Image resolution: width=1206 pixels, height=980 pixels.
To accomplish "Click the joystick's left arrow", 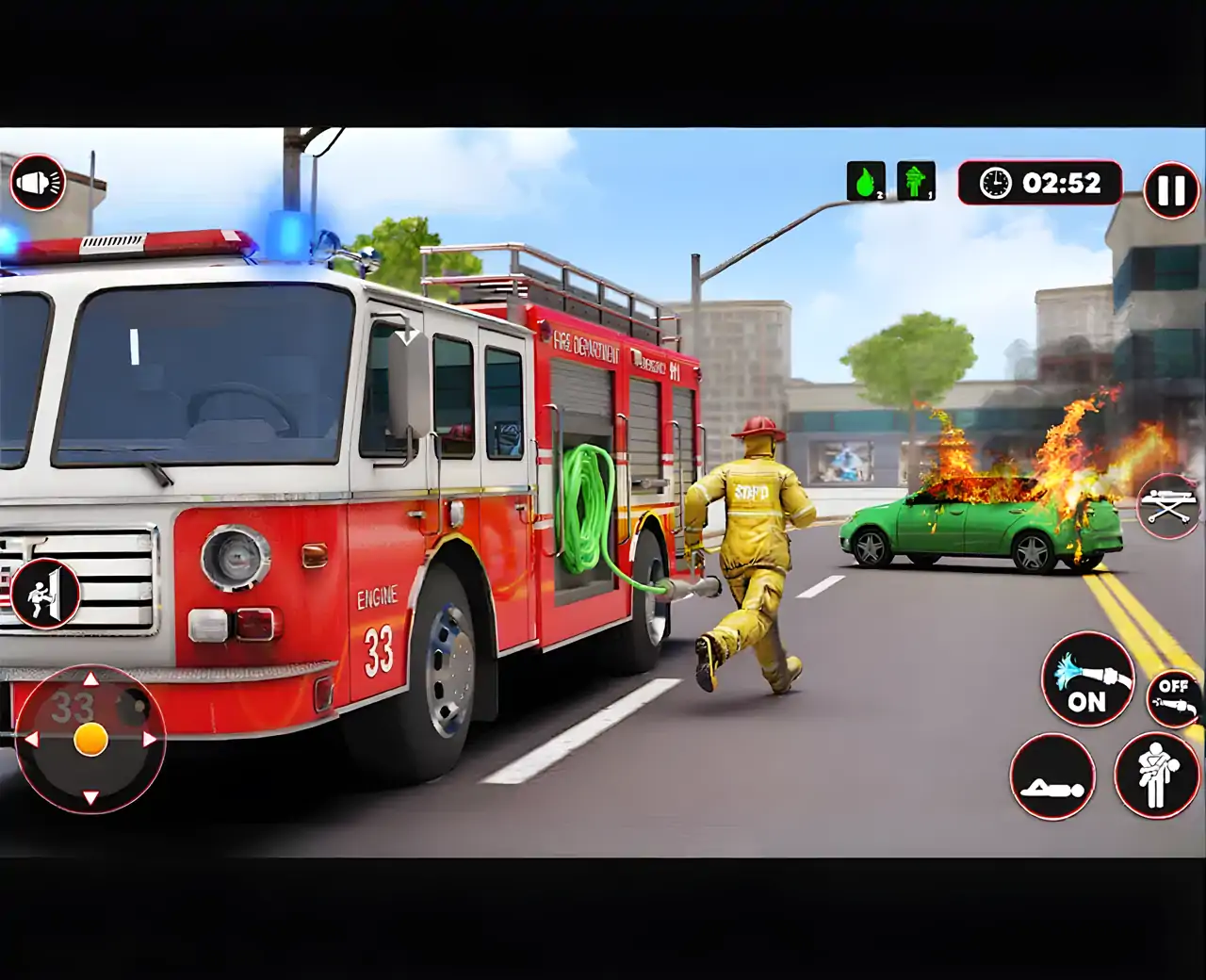I will click(x=31, y=740).
